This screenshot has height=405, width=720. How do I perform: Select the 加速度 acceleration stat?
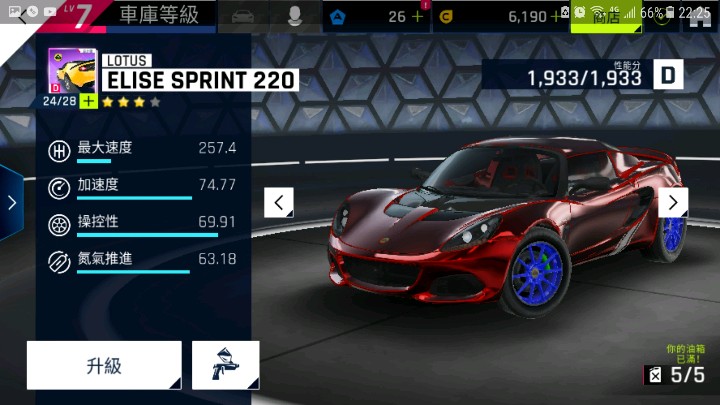click(x=141, y=185)
